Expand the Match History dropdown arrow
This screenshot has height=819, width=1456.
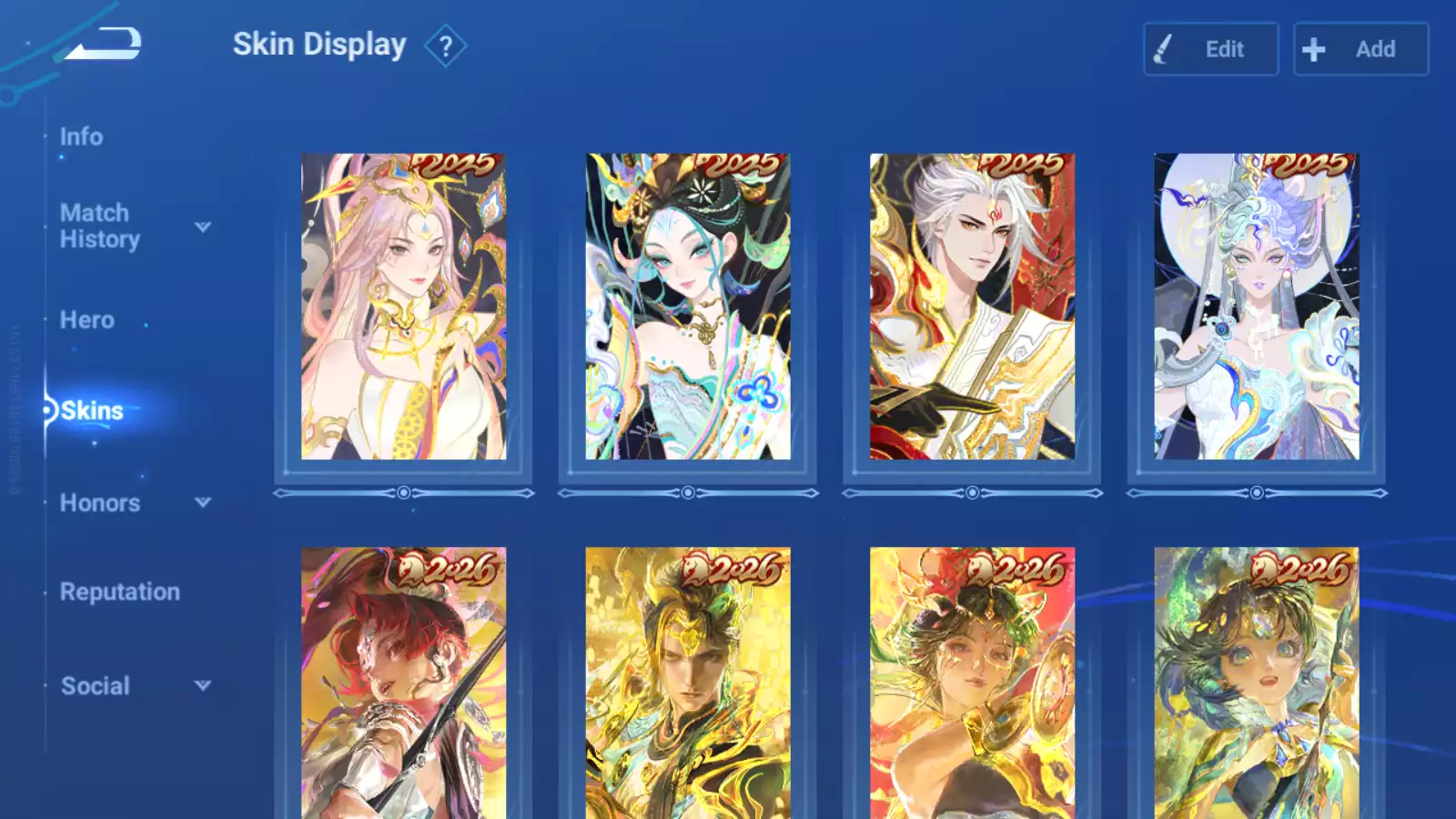[x=203, y=227]
